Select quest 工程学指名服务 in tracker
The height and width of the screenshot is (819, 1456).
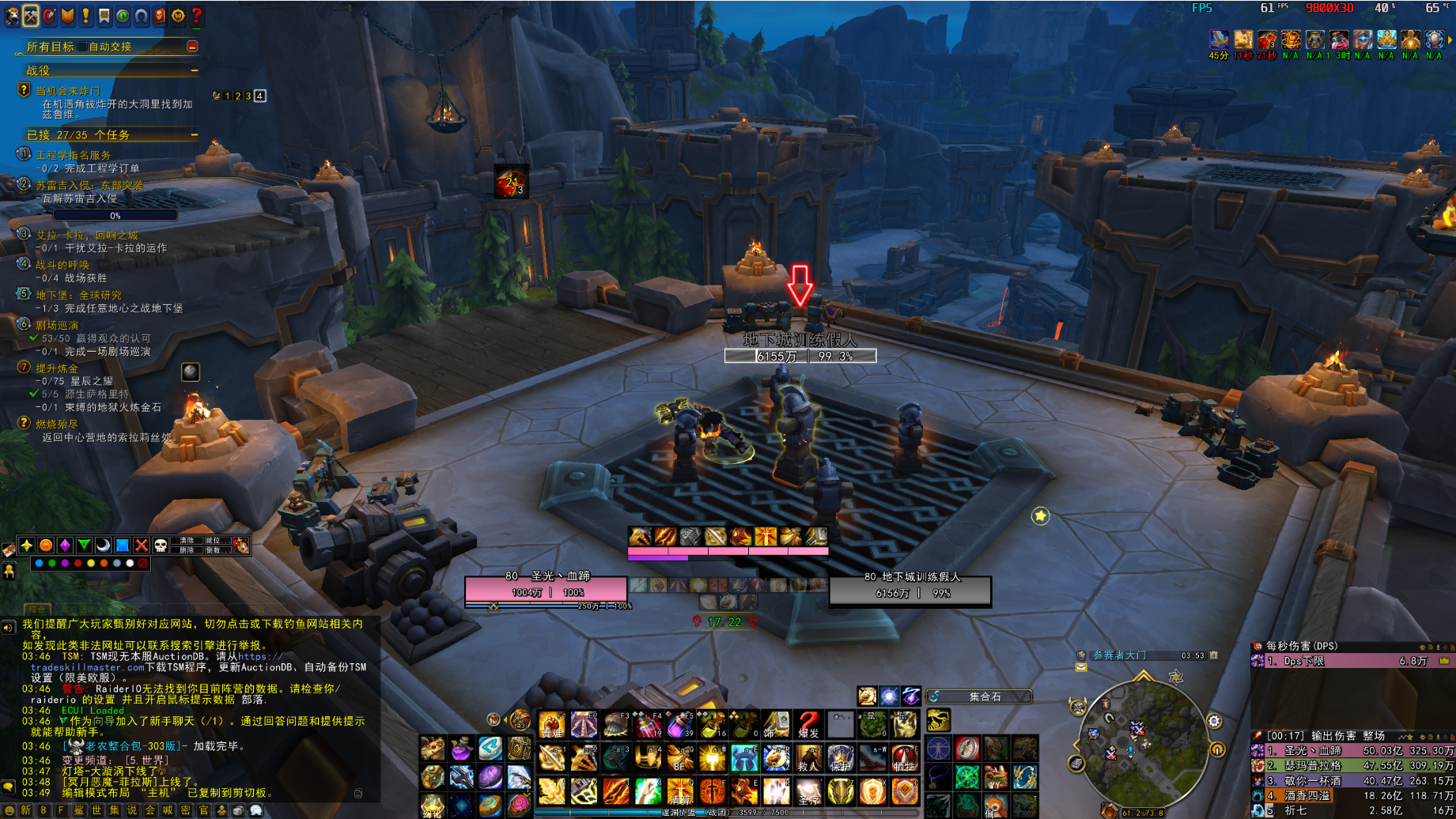[74, 155]
